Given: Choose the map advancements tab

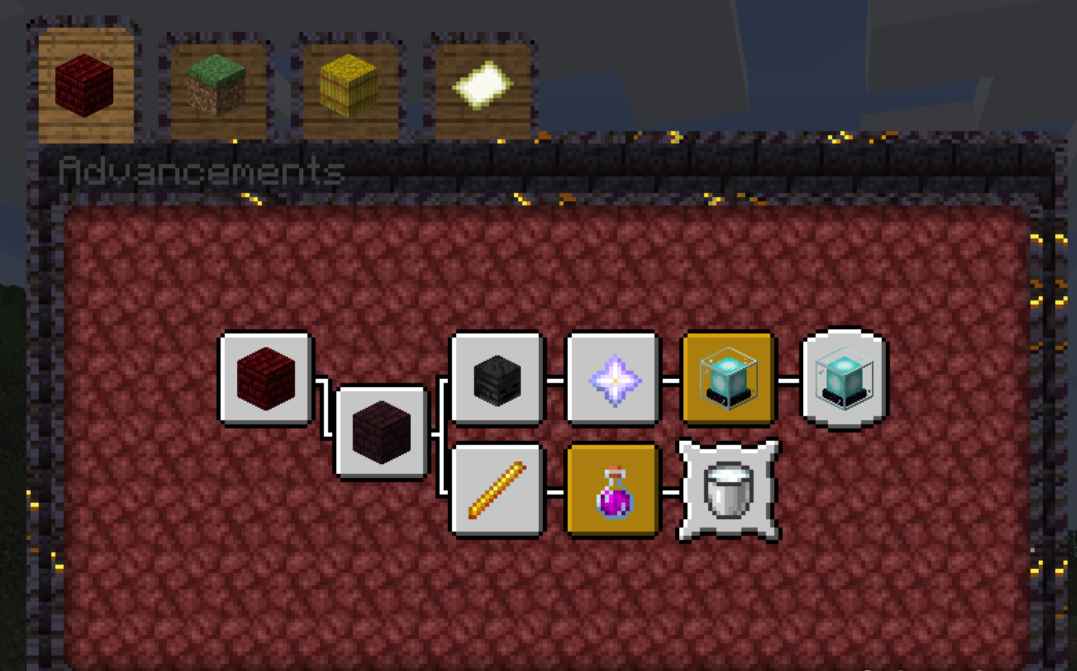Looking at the screenshot, I should [x=482, y=86].
